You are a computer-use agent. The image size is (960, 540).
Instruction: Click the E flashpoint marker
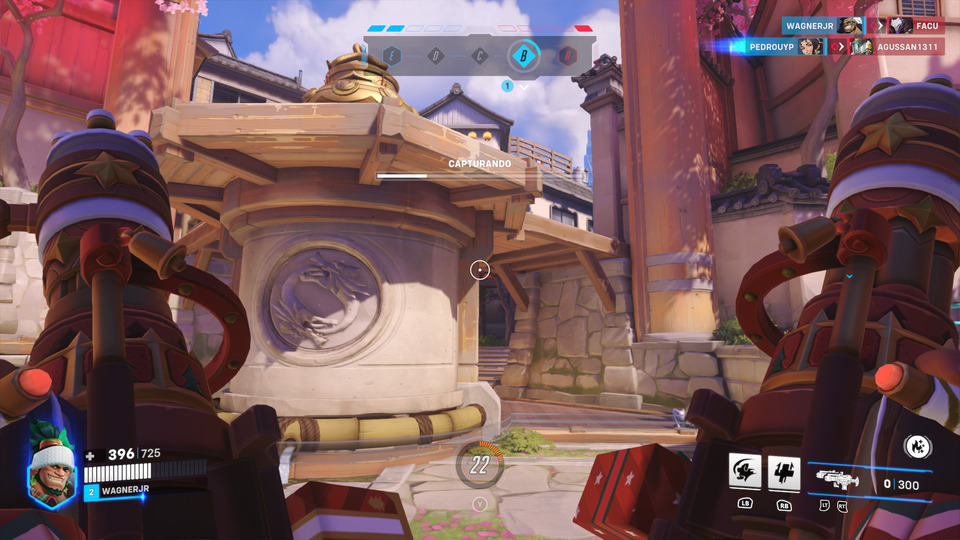coord(393,56)
